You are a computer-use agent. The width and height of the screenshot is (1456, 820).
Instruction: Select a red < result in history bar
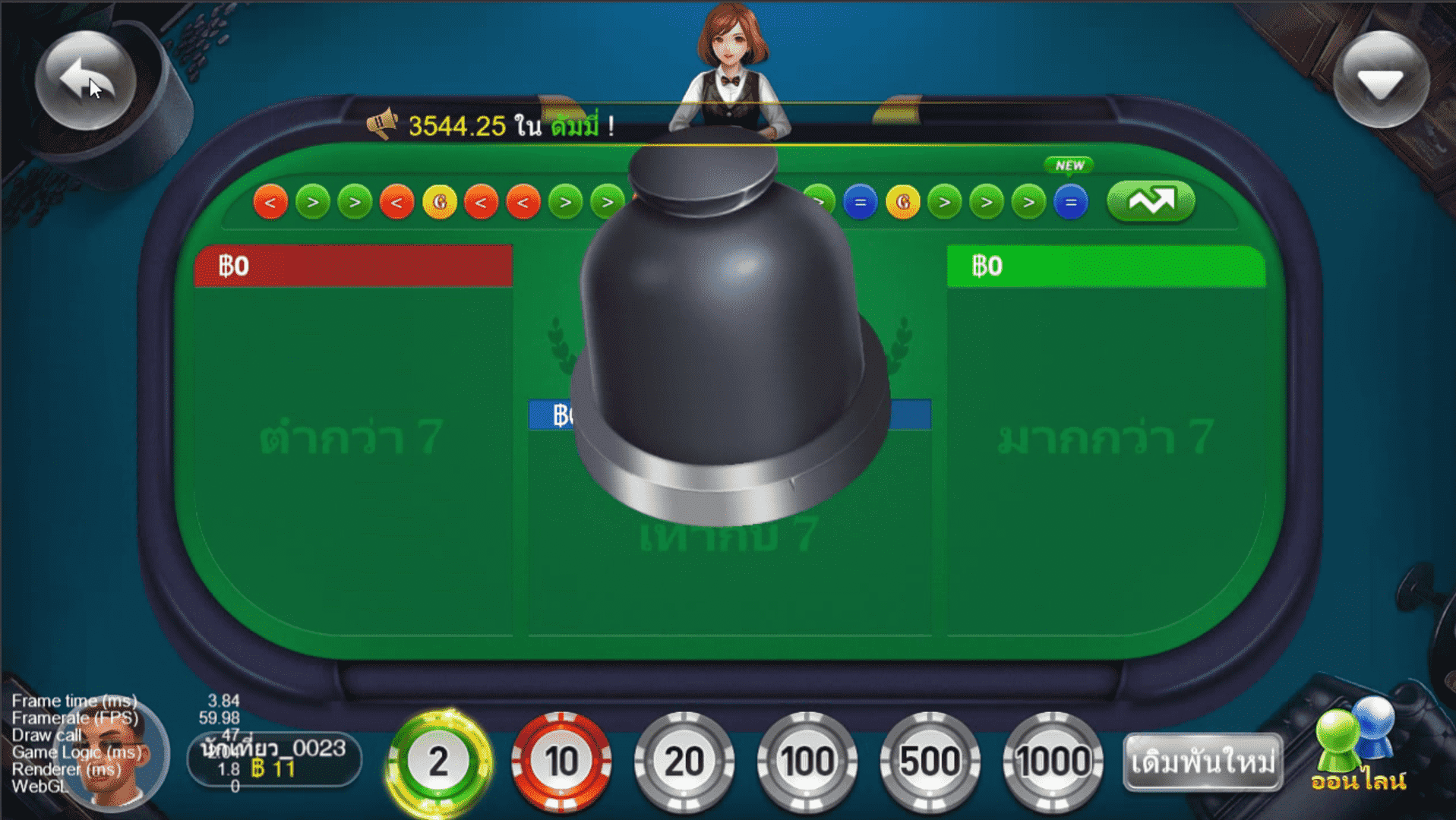coord(270,202)
